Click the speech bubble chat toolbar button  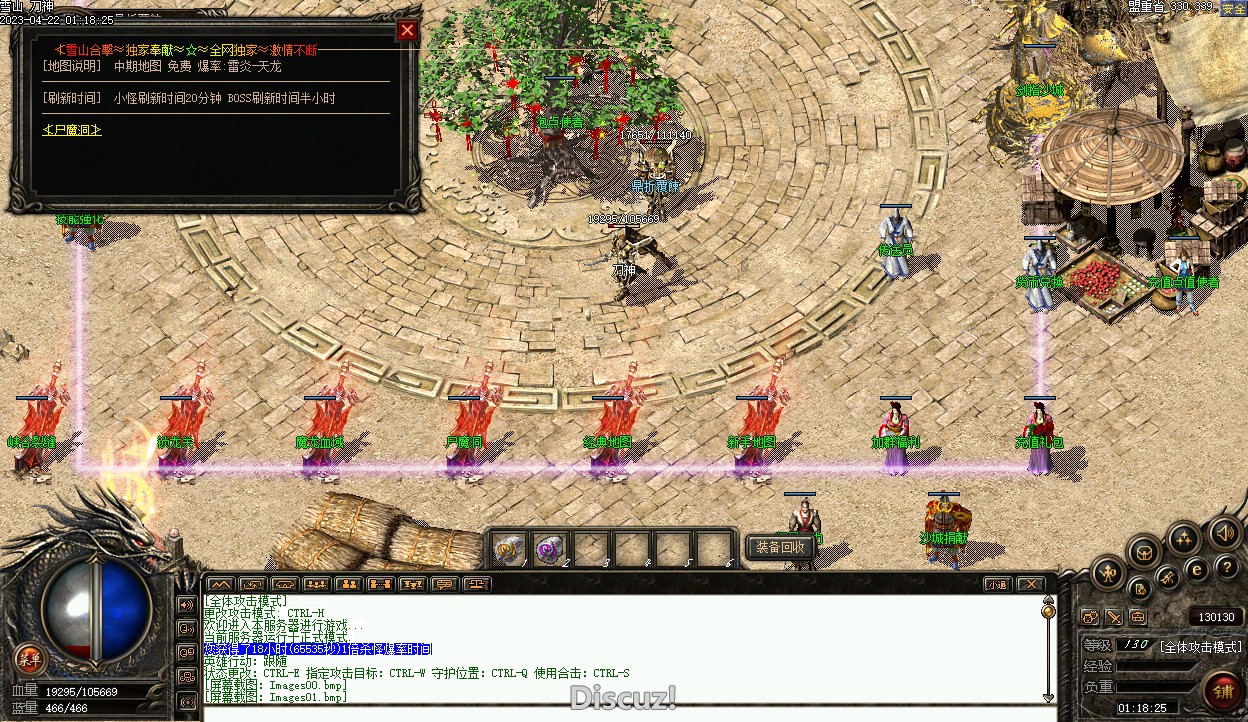point(444,584)
